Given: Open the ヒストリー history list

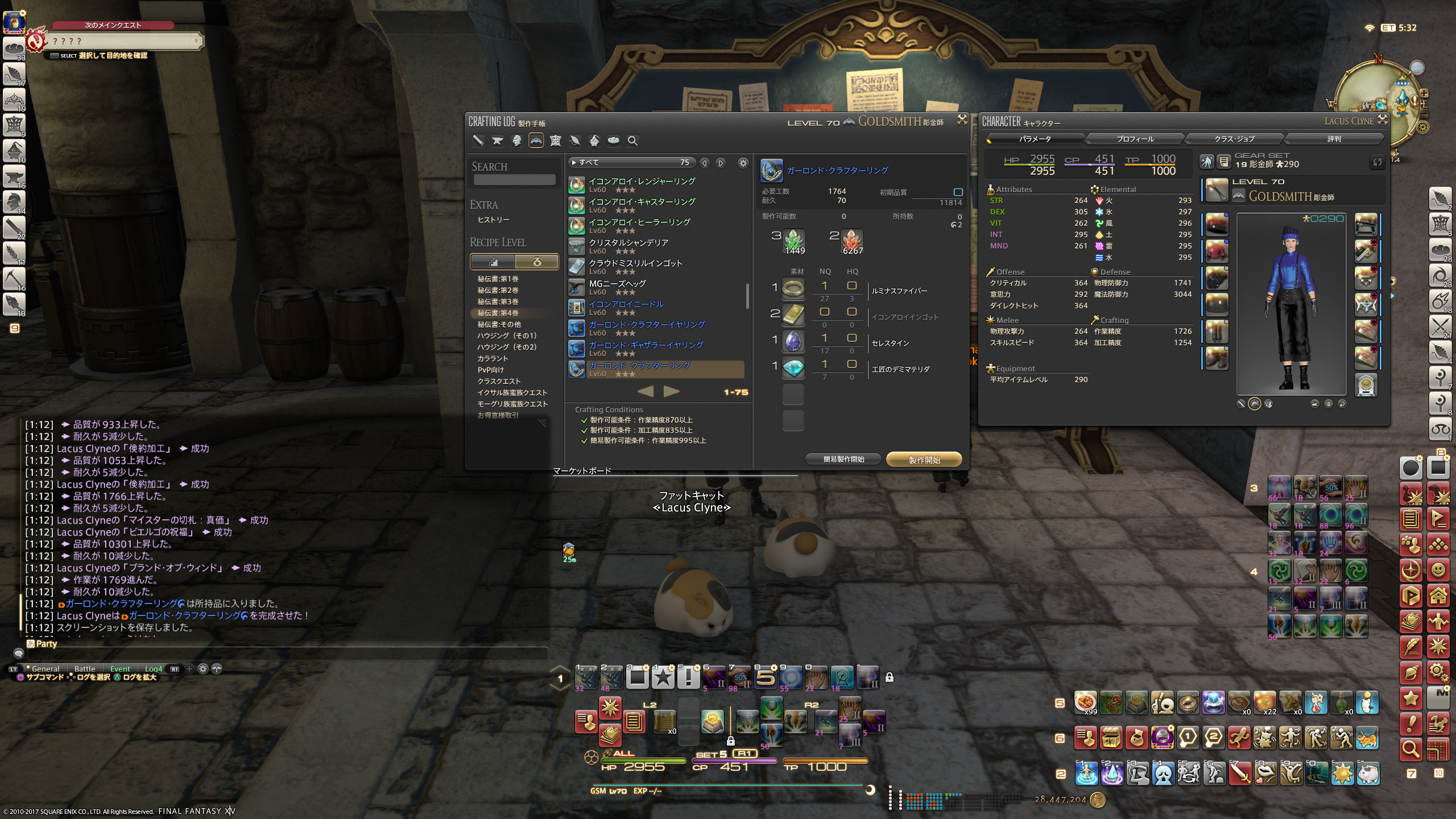Looking at the screenshot, I should [493, 220].
